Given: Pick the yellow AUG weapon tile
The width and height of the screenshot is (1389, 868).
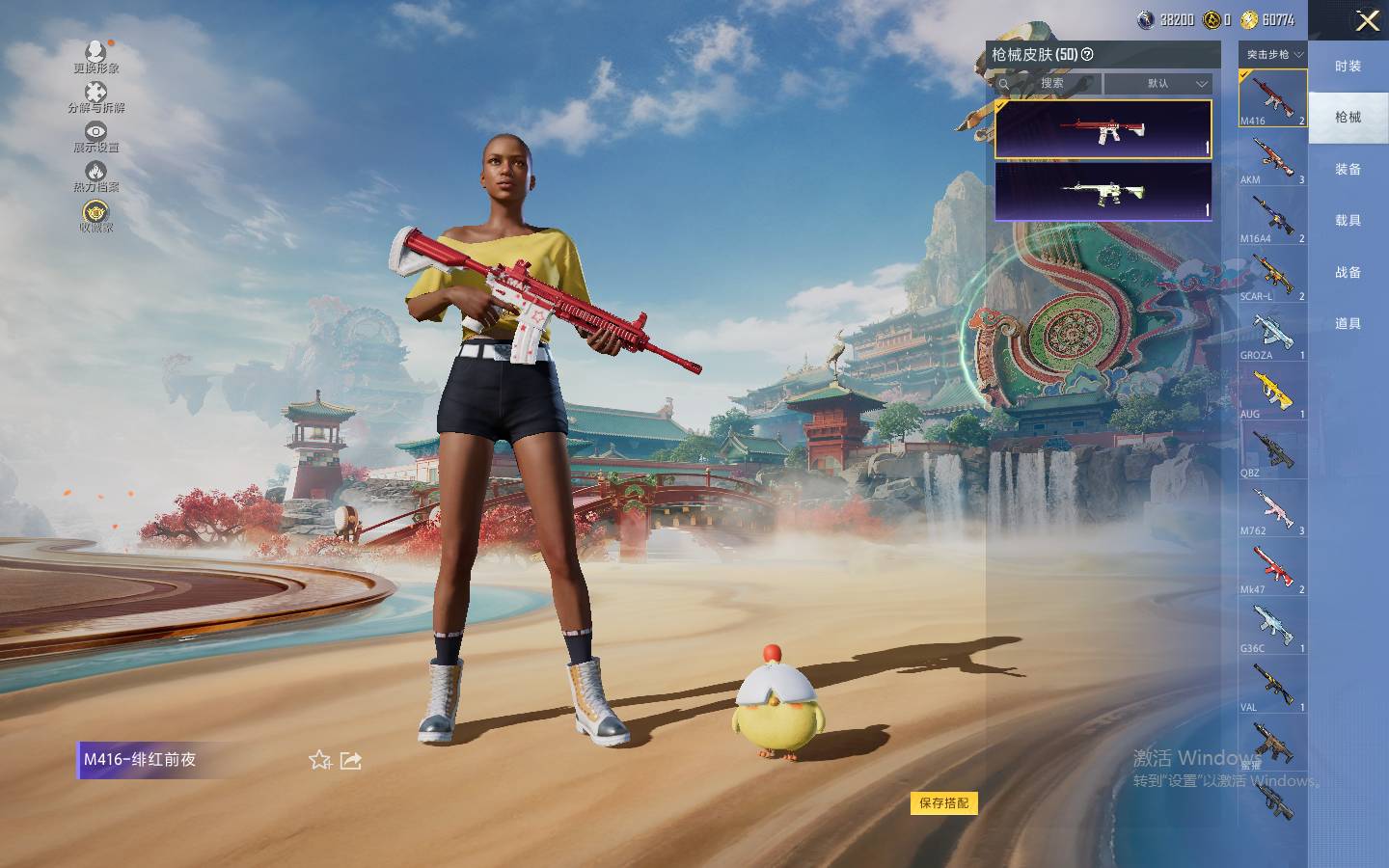Looking at the screenshot, I should (1272, 394).
